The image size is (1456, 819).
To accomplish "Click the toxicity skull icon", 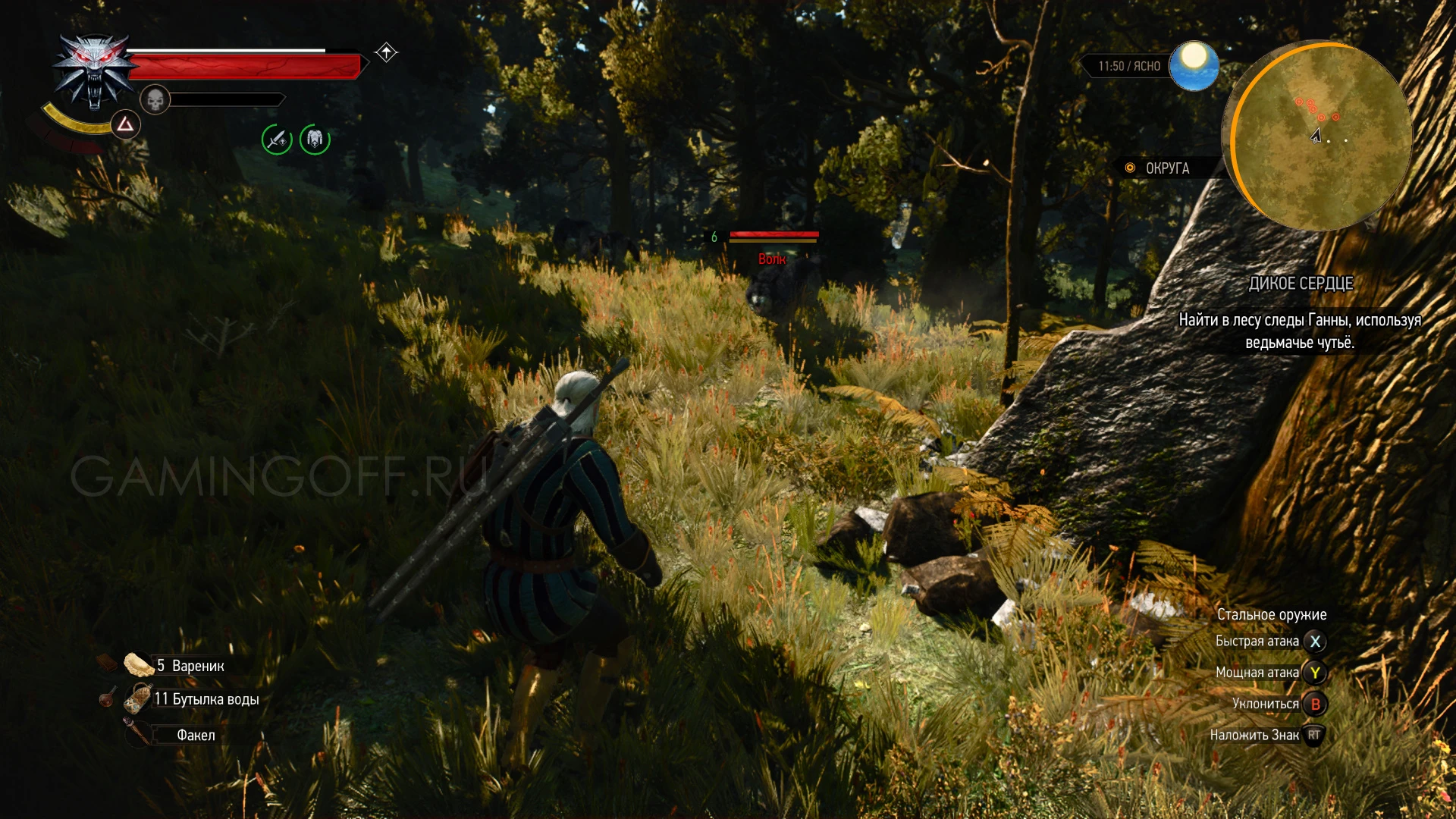I will pos(155,99).
